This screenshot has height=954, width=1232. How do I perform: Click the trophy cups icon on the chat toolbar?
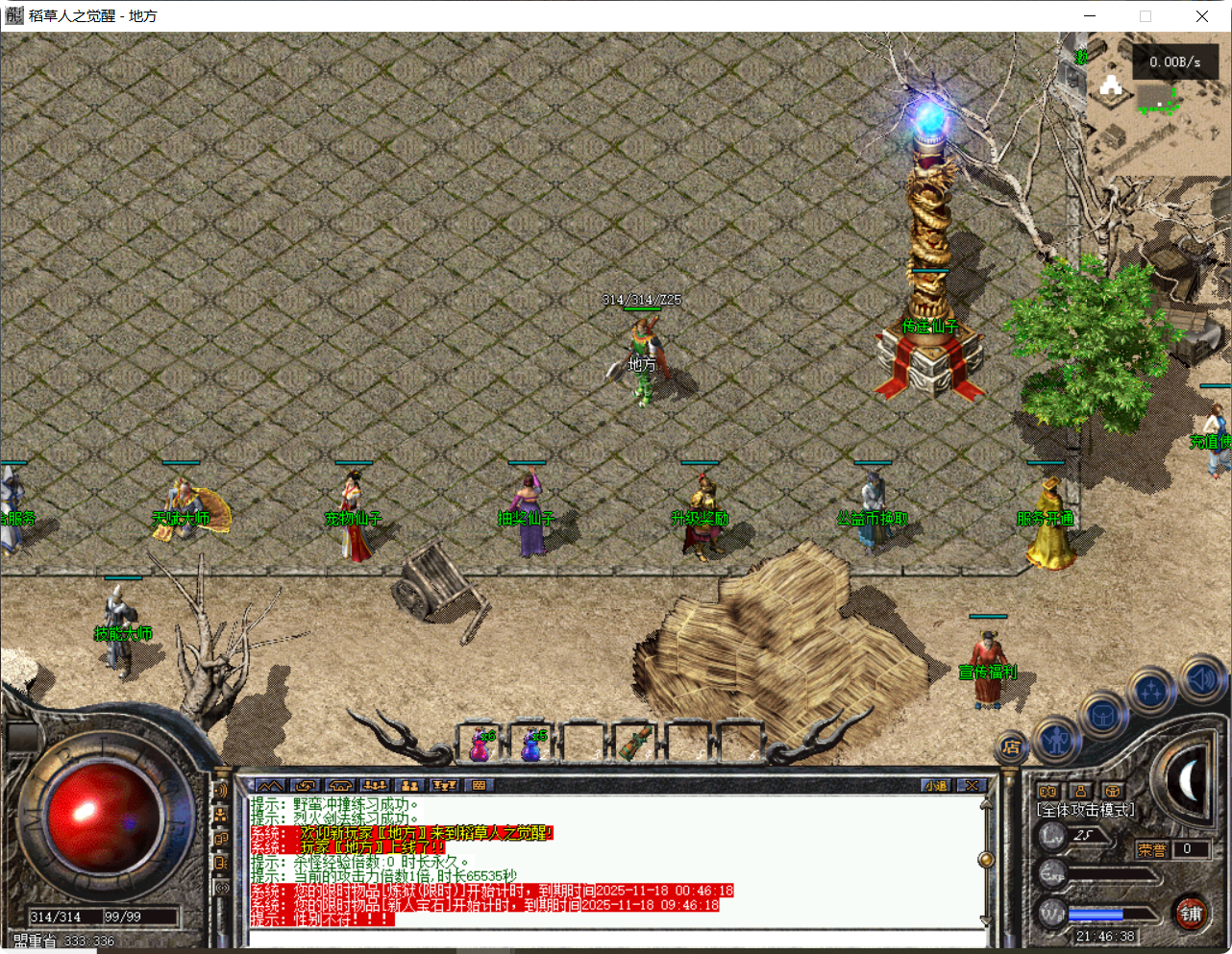(443, 785)
